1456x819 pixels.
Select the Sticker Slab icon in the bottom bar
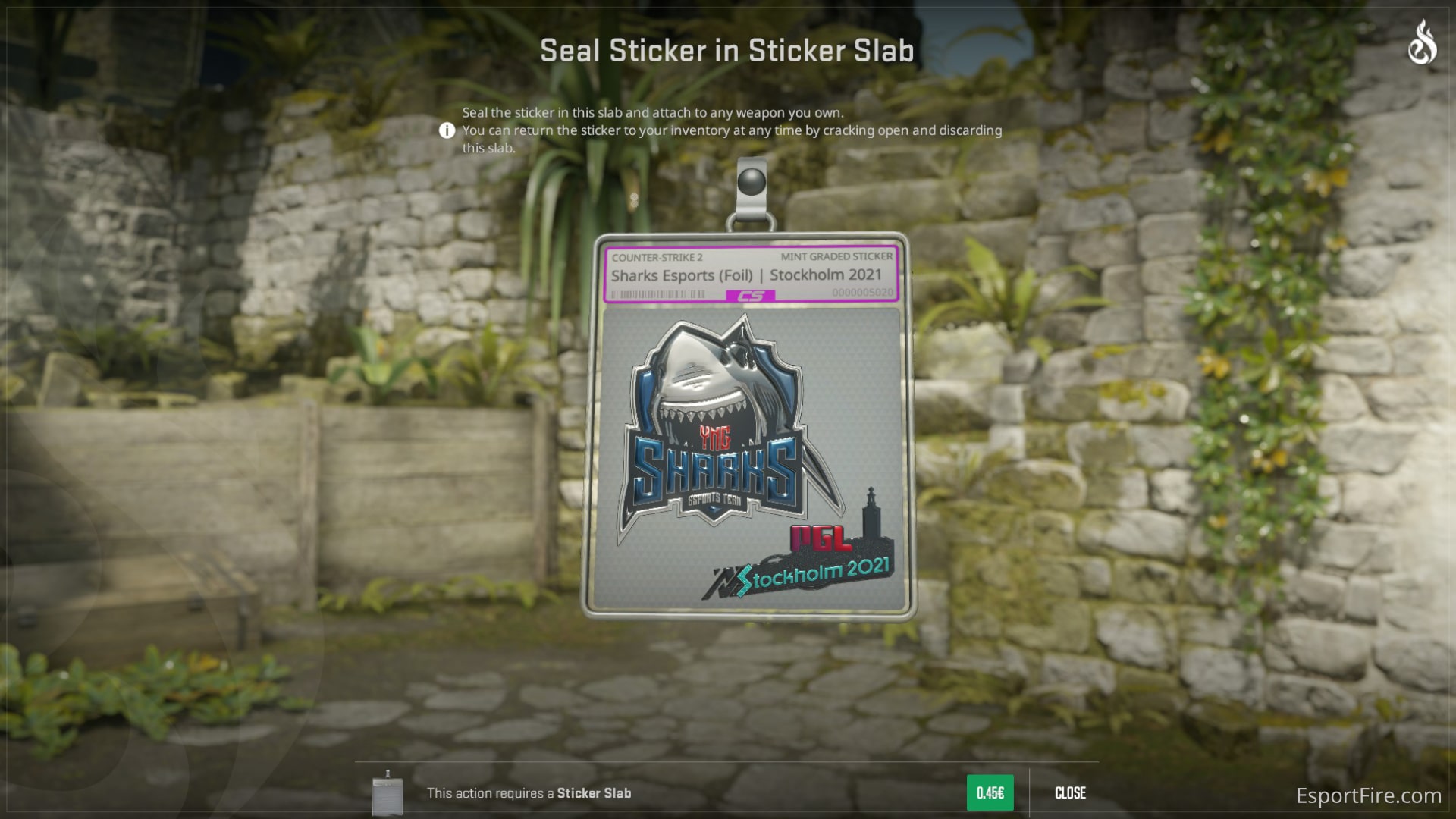(x=389, y=792)
